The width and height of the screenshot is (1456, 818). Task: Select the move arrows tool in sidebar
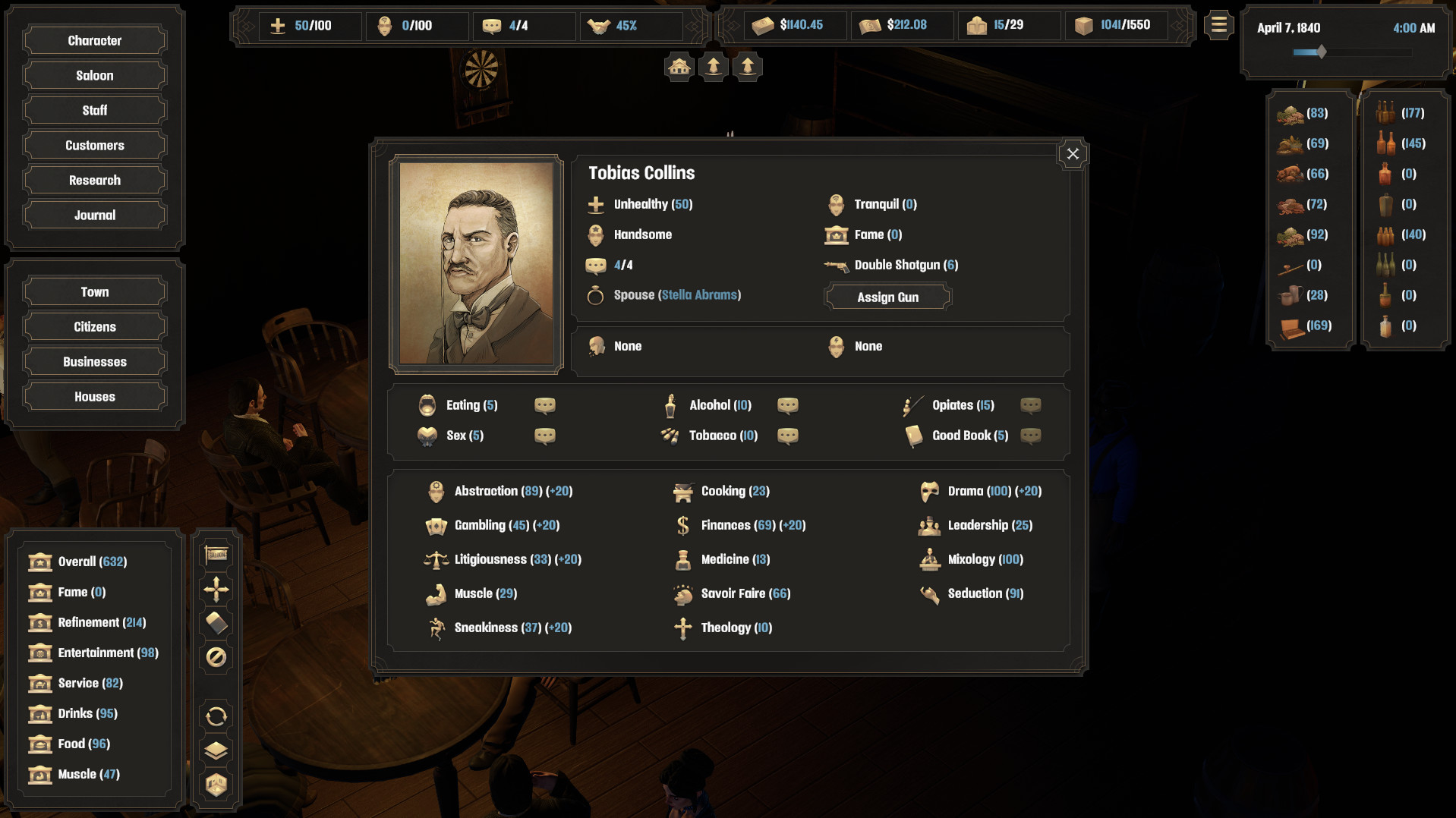[216, 588]
